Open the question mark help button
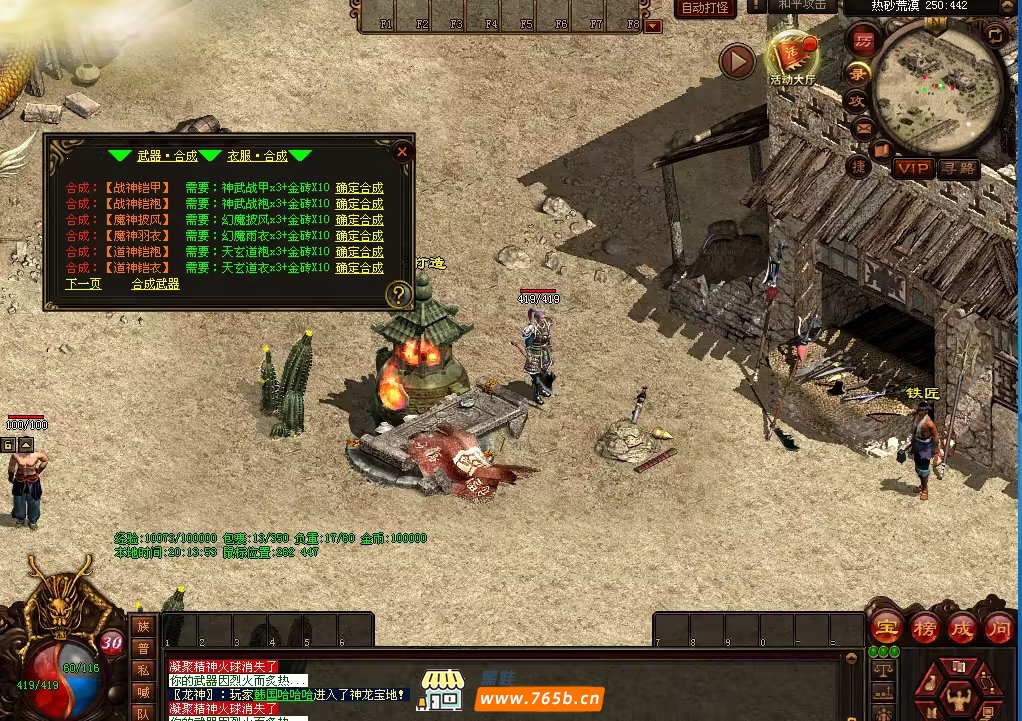 [x=398, y=294]
